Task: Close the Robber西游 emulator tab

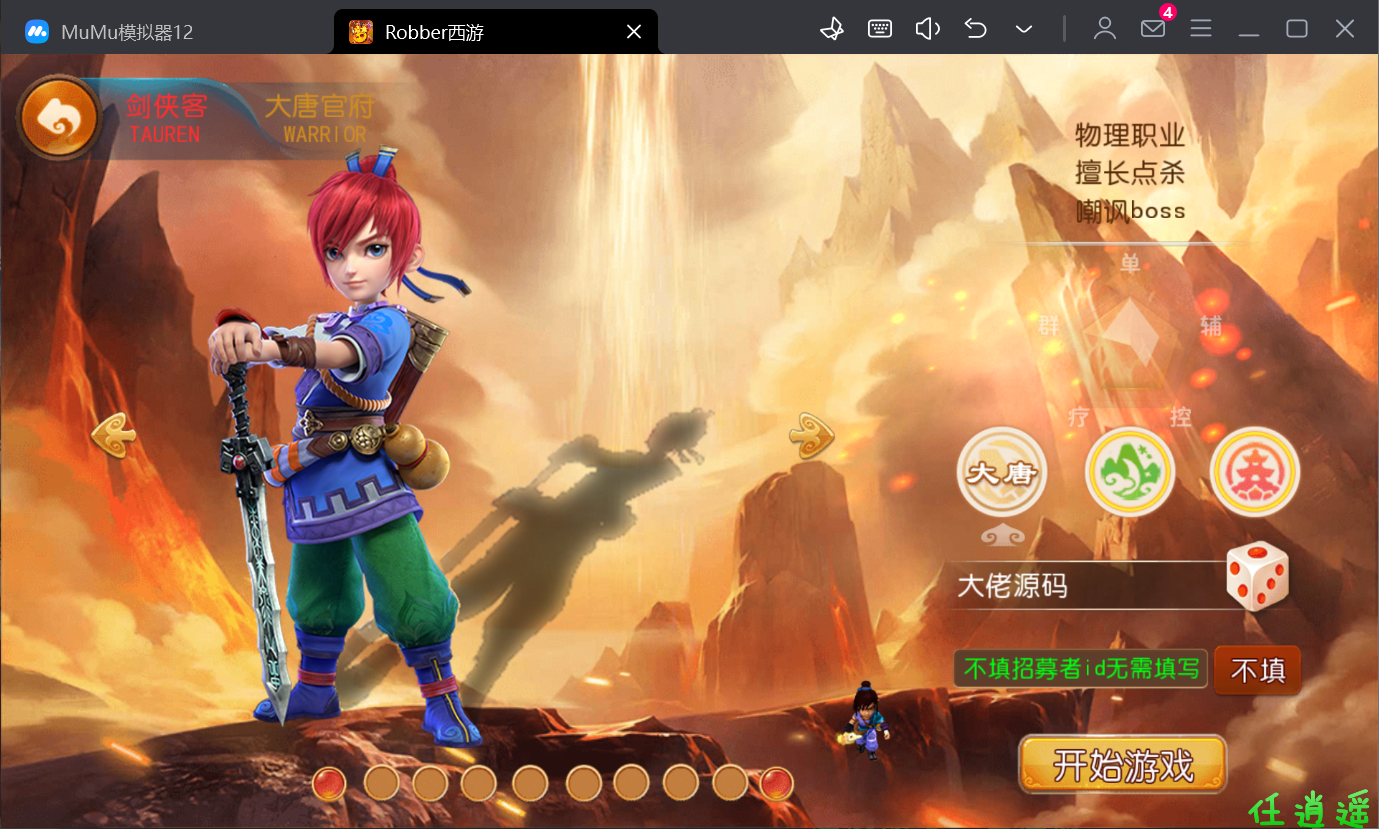Action: point(633,32)
